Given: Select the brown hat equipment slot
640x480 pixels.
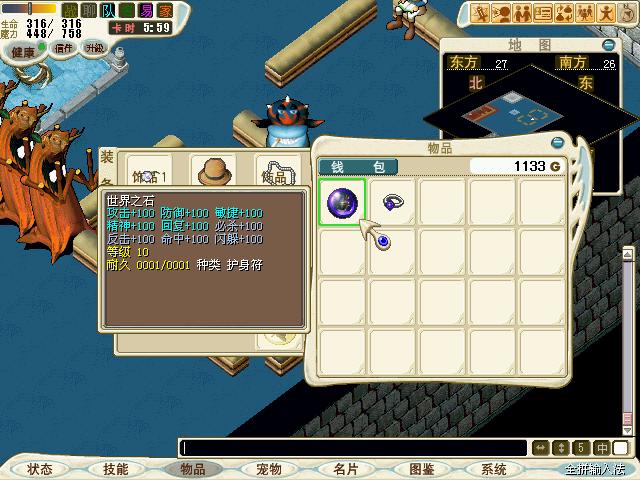Looking at the screenshot, I should [x=213, y=171].
